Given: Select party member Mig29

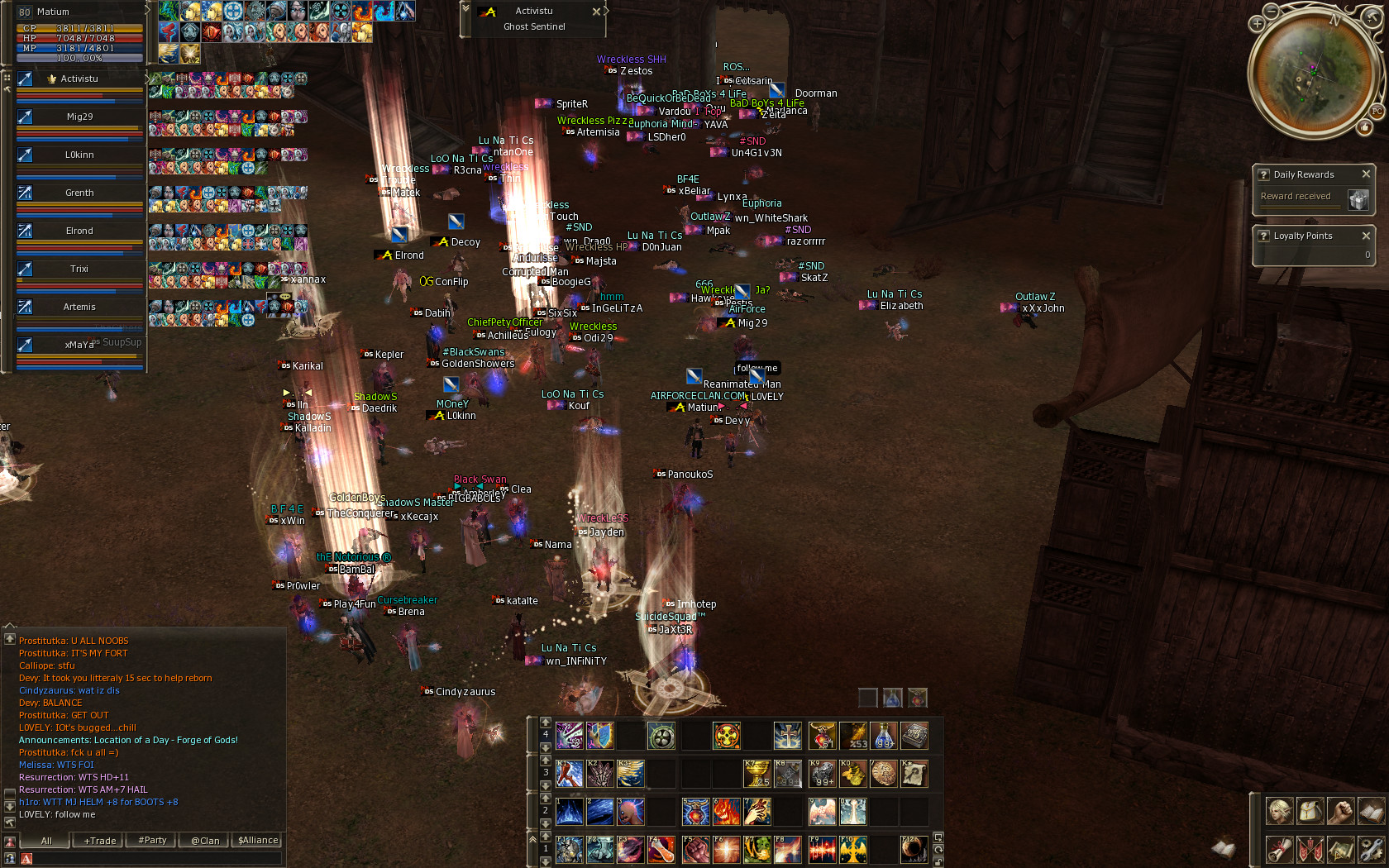Looking at the screenshot, I should 79,117.
